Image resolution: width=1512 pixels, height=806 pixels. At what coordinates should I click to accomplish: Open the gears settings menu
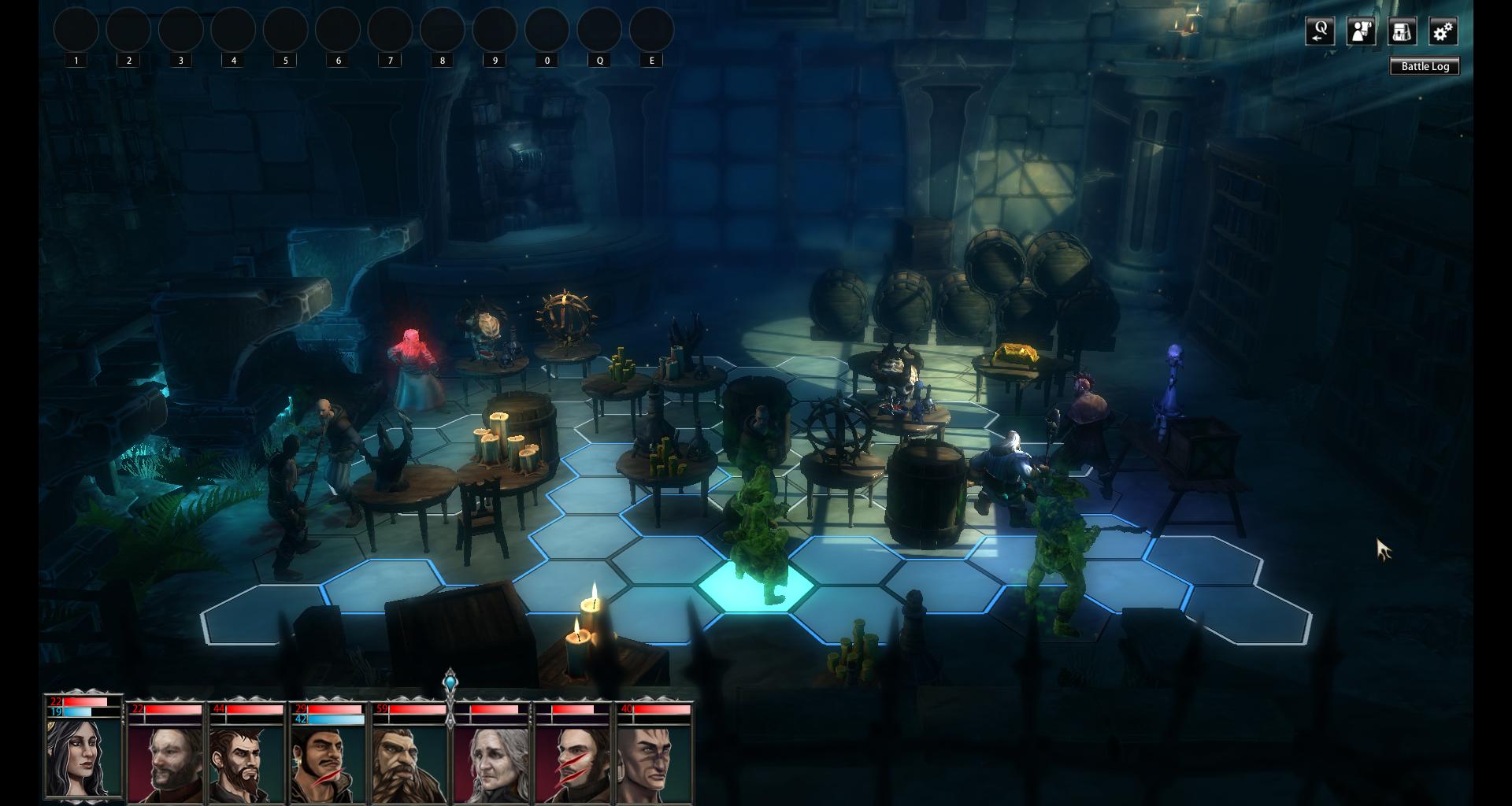[1443, 31]
